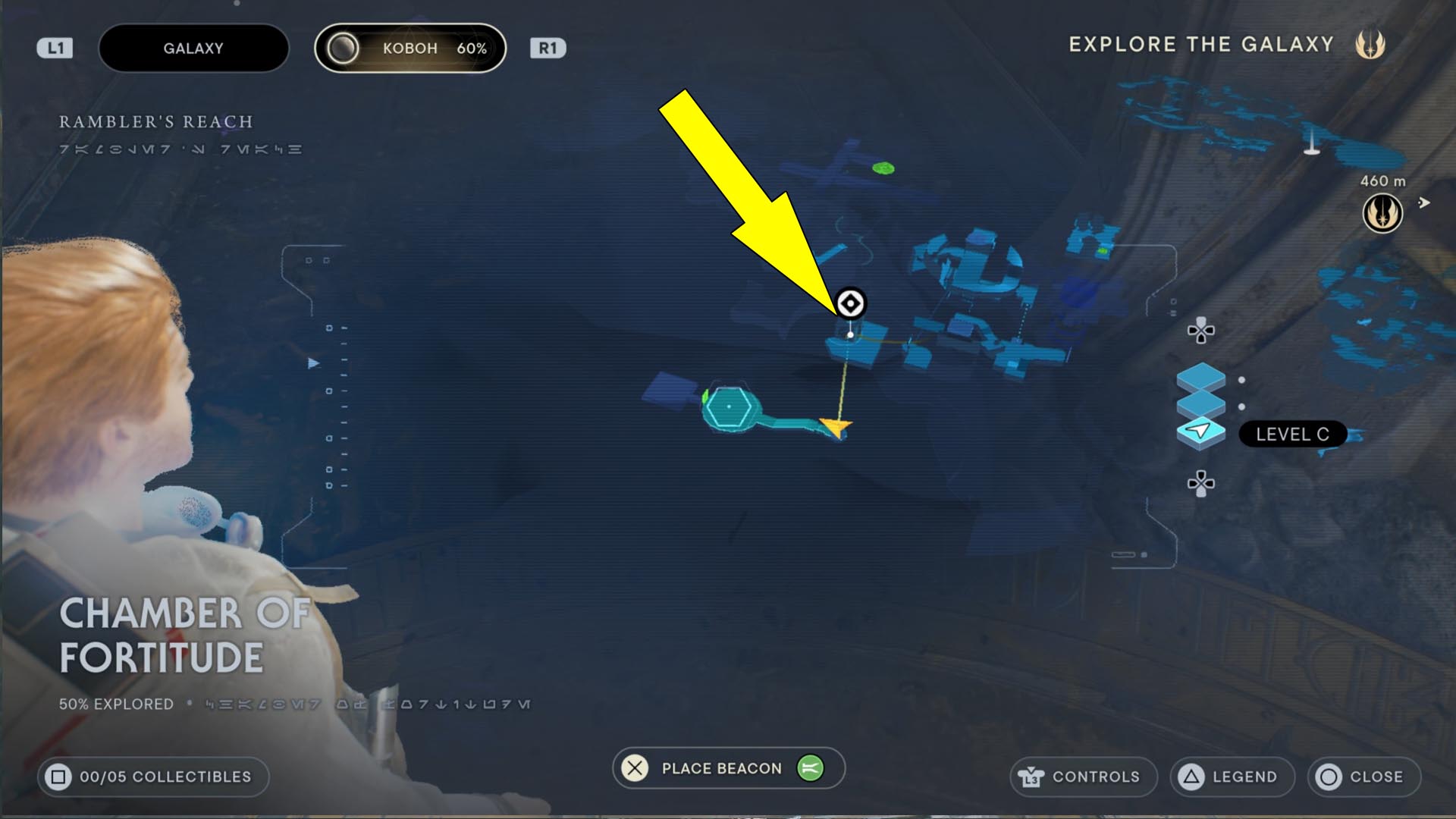Image resolution: width=1456 pixels, height=819 pixels.
Task: Click the placed beacon marker on the map
Action: tap(851, 301)
